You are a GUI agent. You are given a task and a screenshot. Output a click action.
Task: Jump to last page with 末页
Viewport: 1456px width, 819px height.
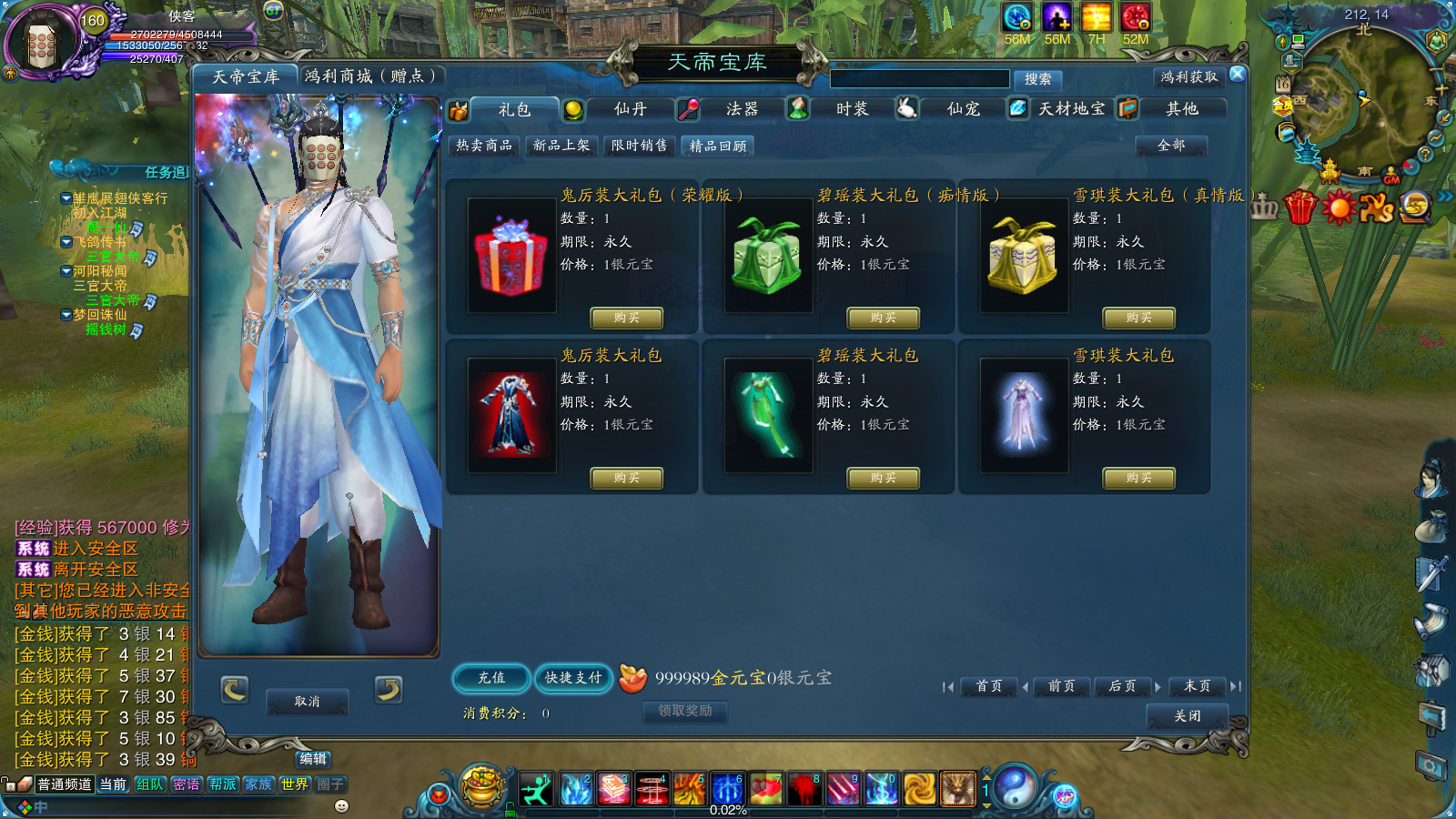point(1197,688)
